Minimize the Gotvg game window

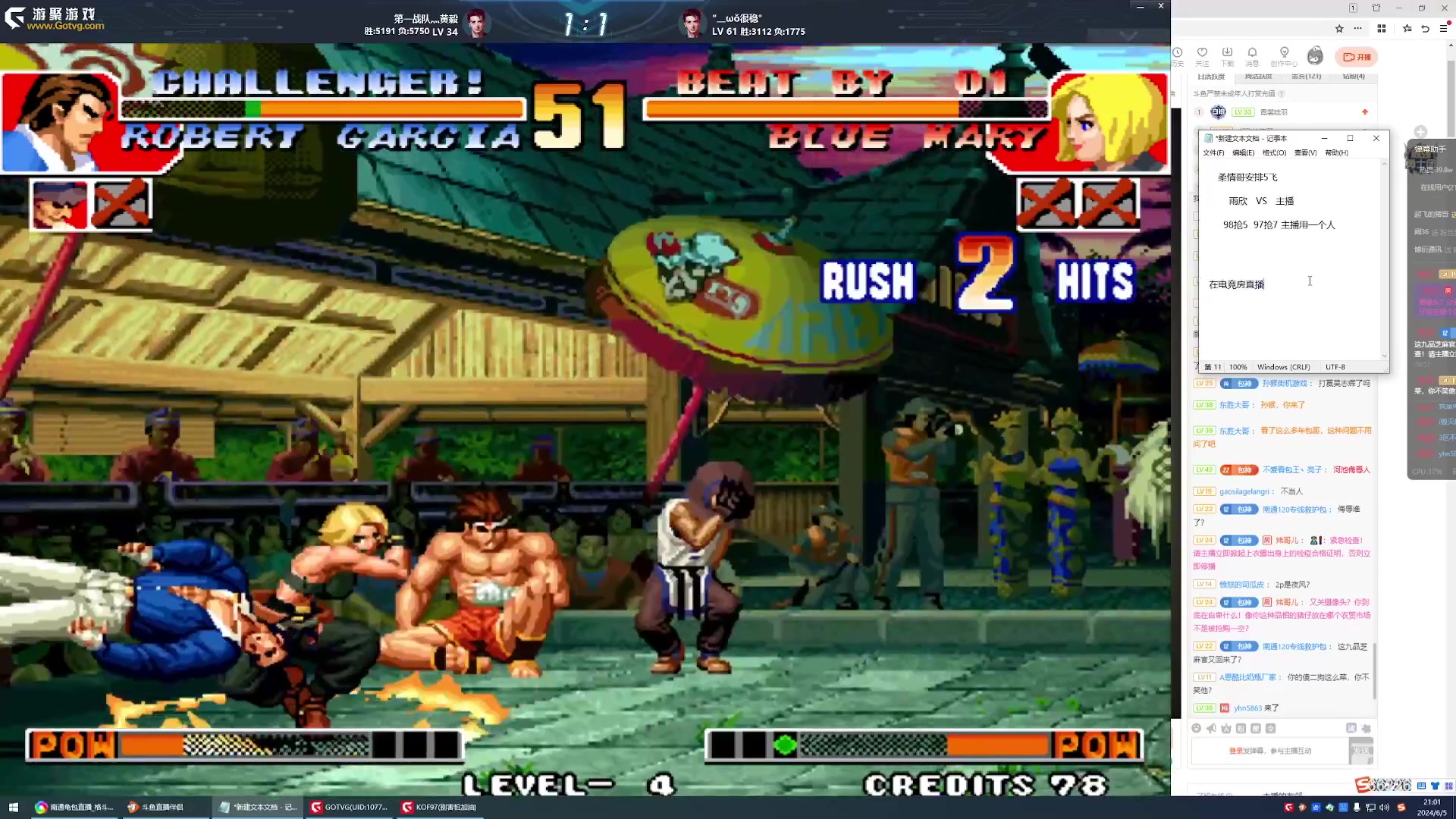pyautogui.click(x=1140, y=7)
